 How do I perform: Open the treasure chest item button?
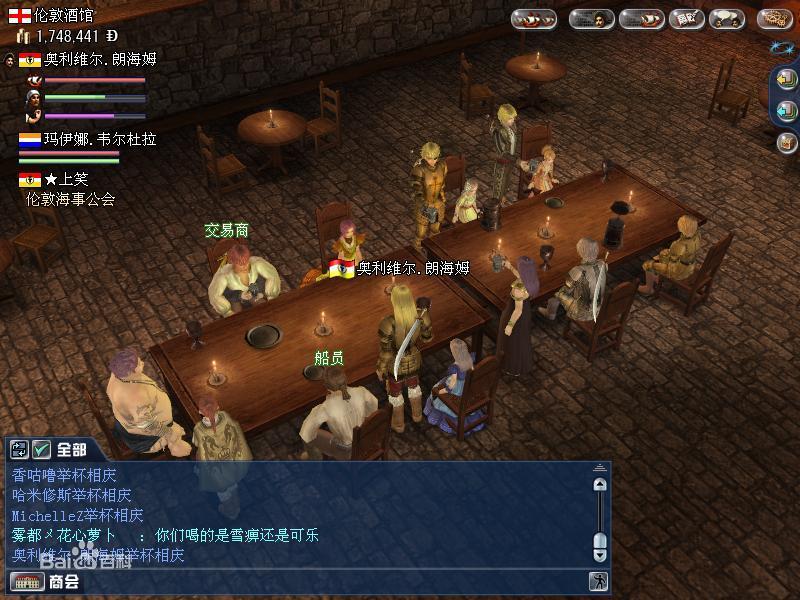coord(787,142)
